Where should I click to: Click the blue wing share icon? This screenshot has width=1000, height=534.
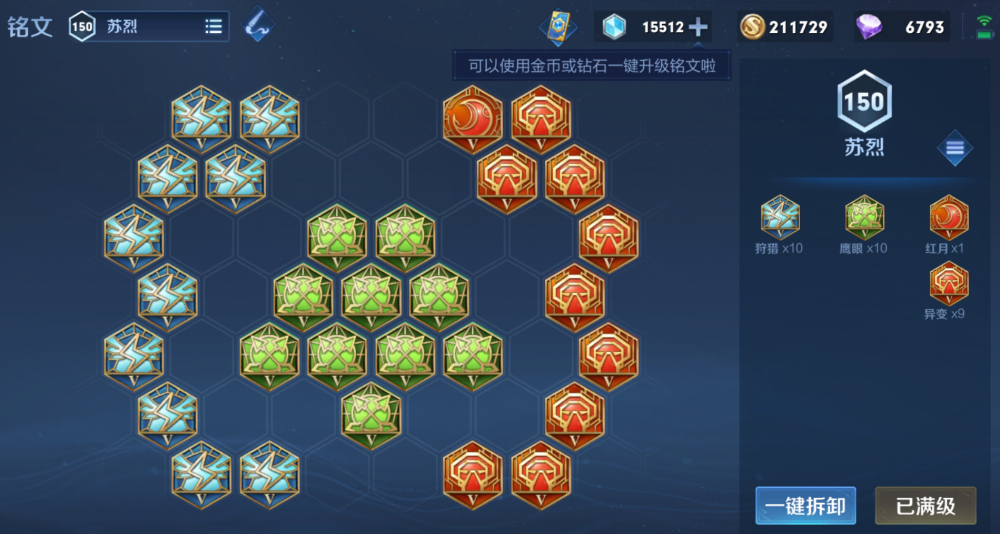[259, 26]
